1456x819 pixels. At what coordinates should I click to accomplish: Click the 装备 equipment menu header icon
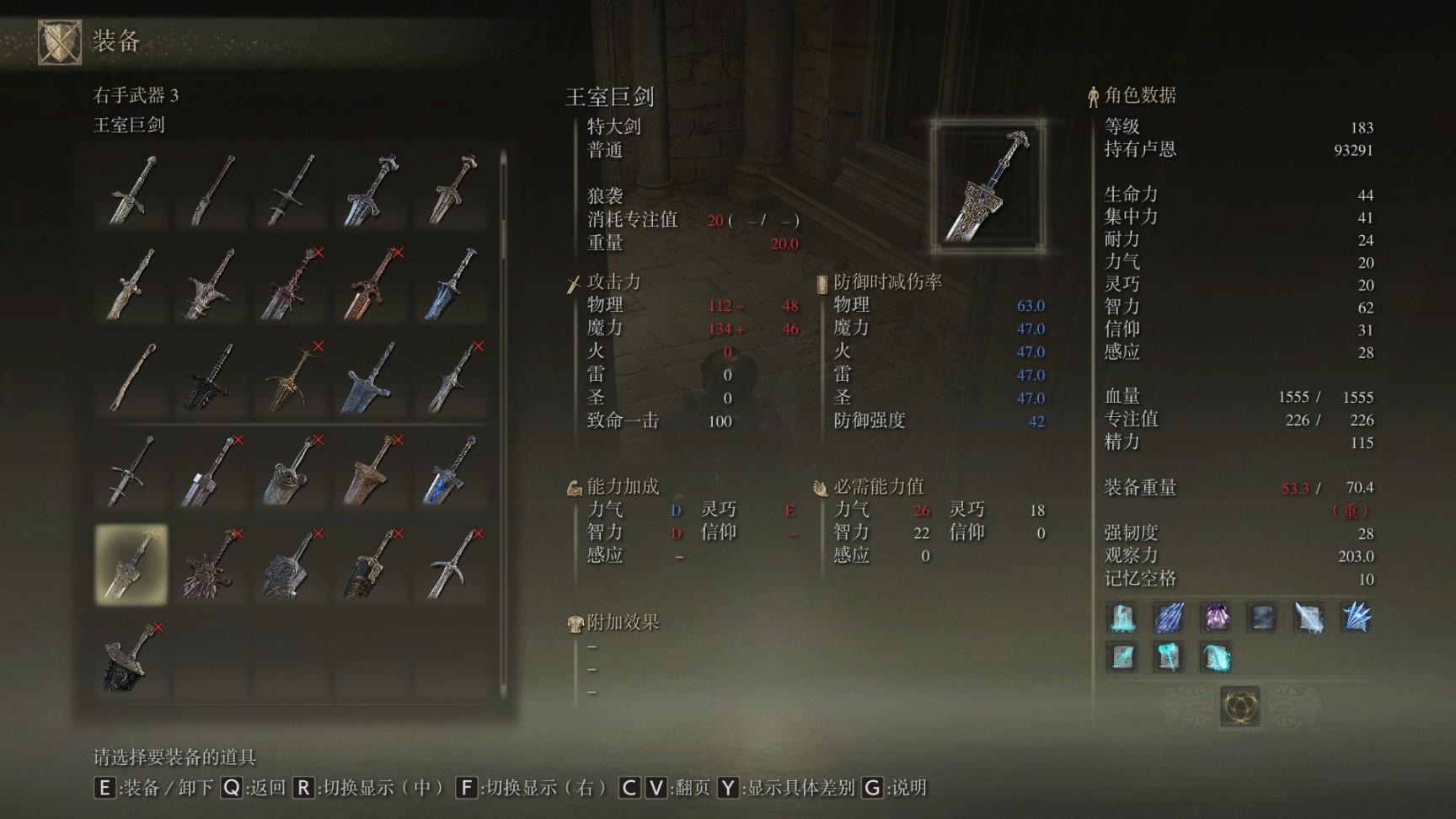pyautogui.click(x=60, y=41)
